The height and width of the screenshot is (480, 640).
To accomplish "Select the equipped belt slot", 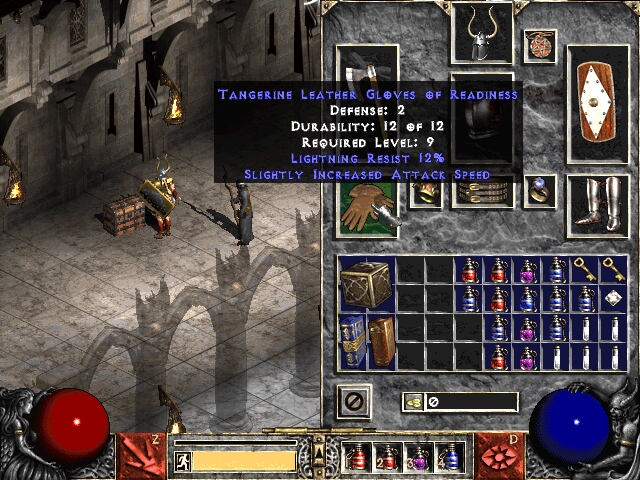I will coord(482,191).
